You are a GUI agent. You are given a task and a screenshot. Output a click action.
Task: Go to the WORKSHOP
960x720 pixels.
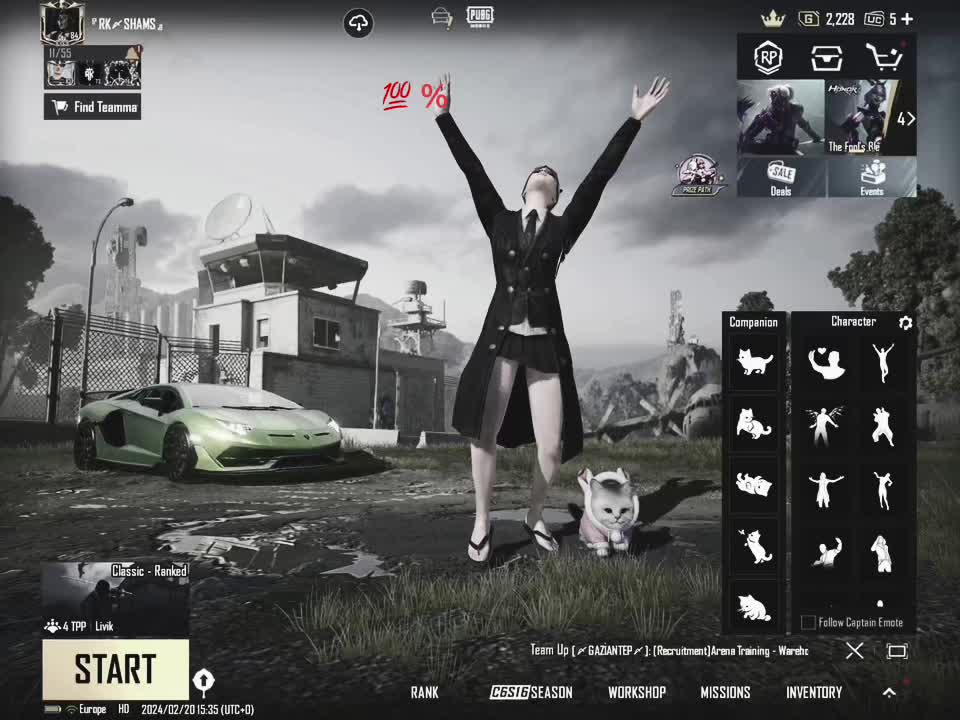pos(636,692)
